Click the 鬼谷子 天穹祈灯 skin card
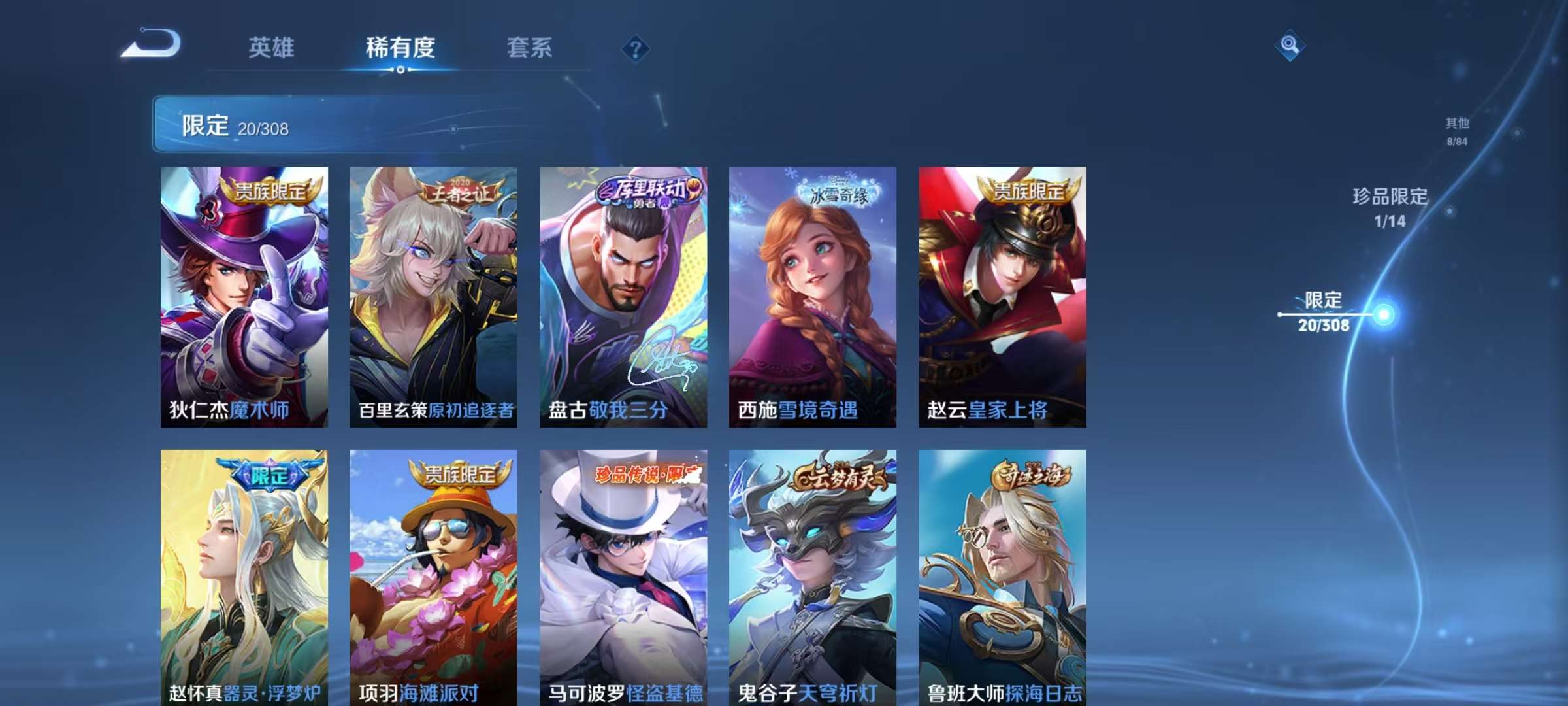 click(813, 577)
